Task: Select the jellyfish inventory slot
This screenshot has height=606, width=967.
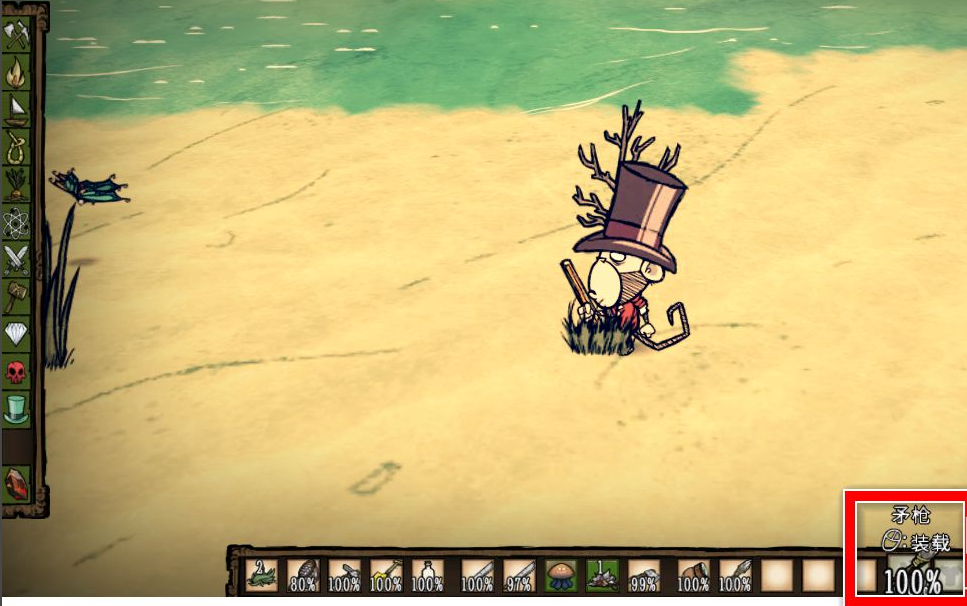Action: coord(560,575)
